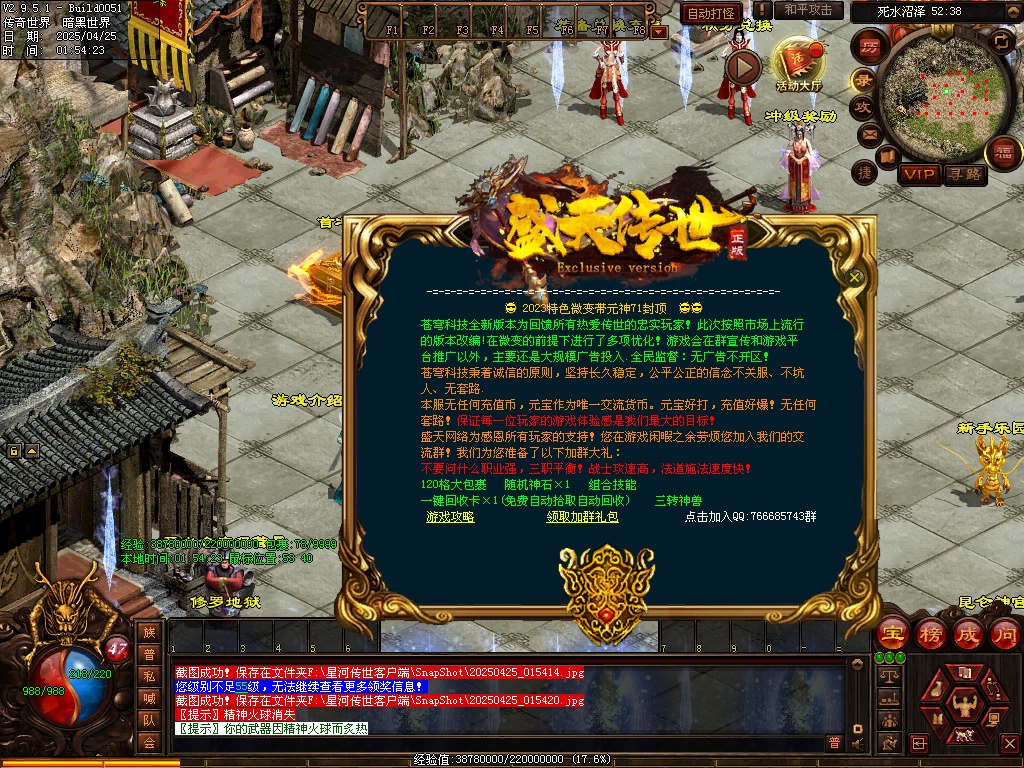This screenshot has height=768, width=1024.
Task: Switch the 和平攻击 attack mode
Action: click(808, 10)
